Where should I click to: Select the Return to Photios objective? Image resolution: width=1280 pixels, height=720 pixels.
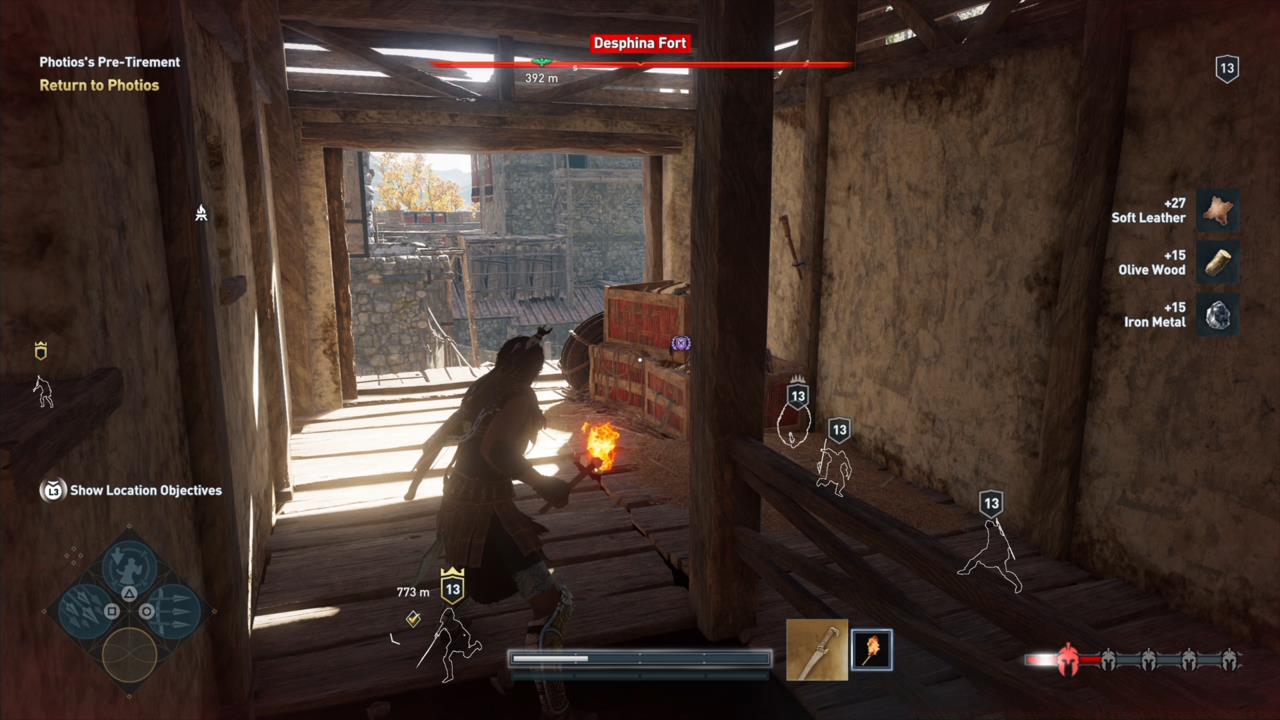[99, 85]
